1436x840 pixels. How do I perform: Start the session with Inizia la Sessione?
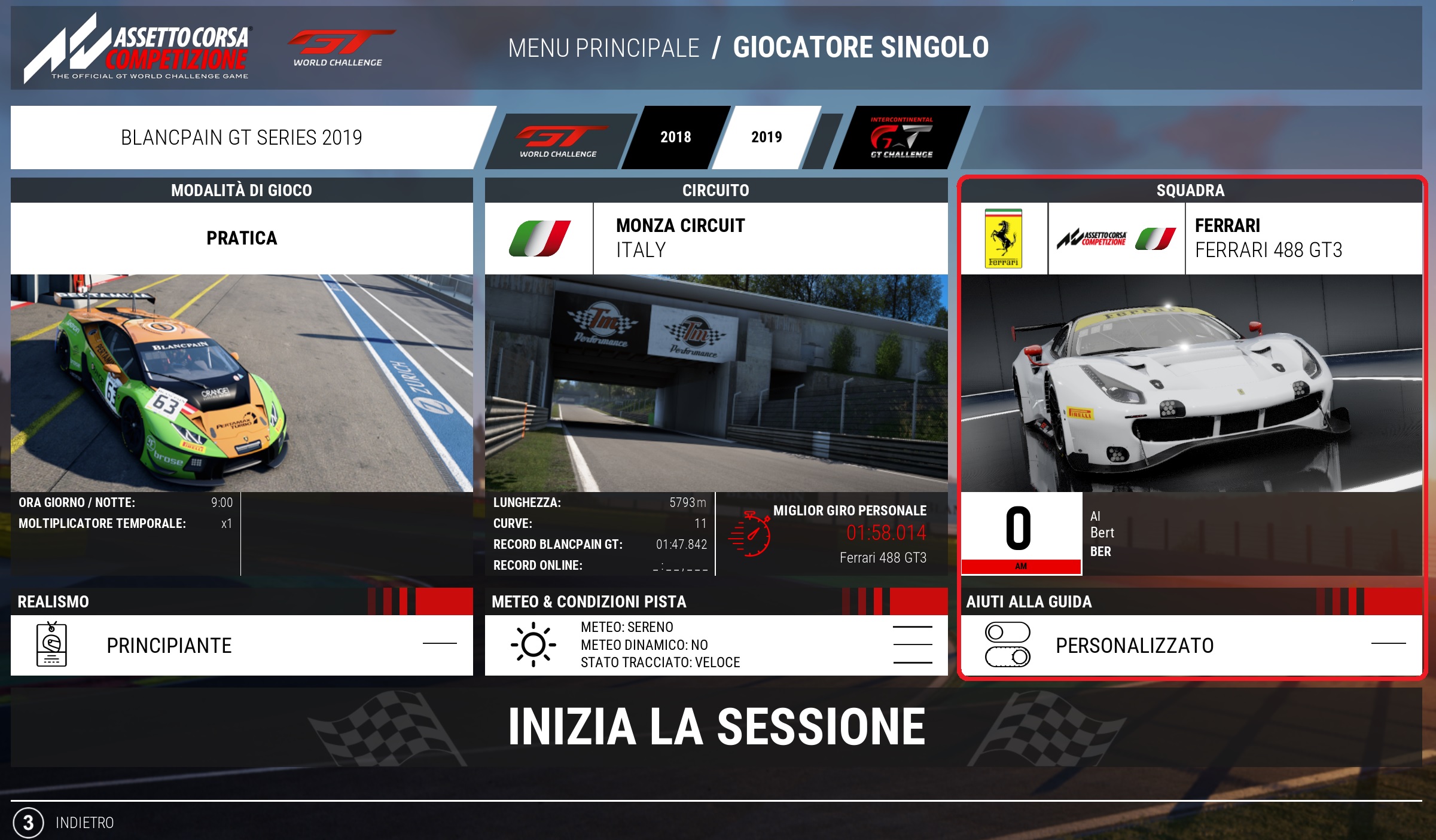click(x=717, y=727)
